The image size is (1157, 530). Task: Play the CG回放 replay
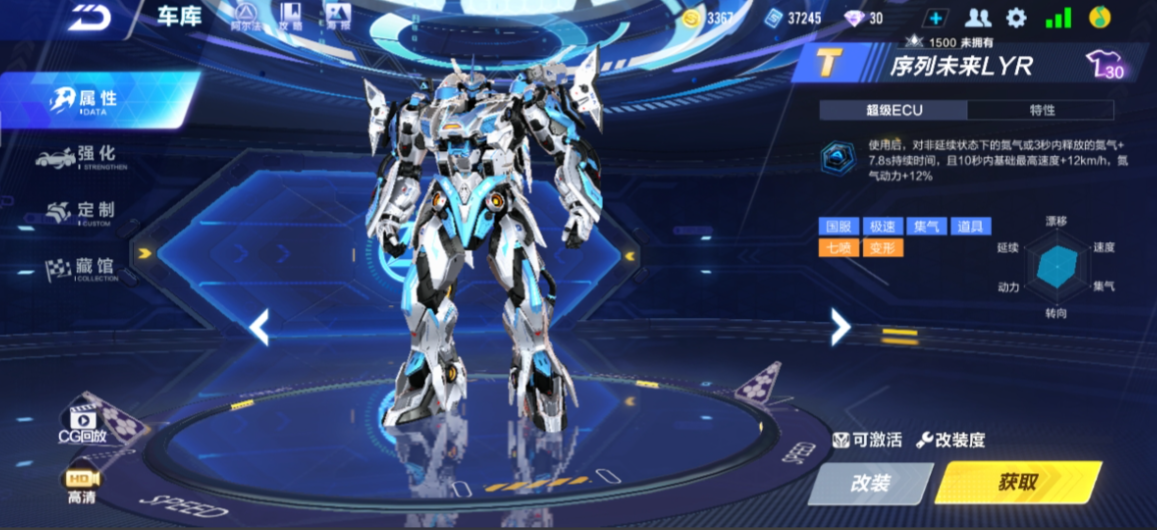coord(82,420)
